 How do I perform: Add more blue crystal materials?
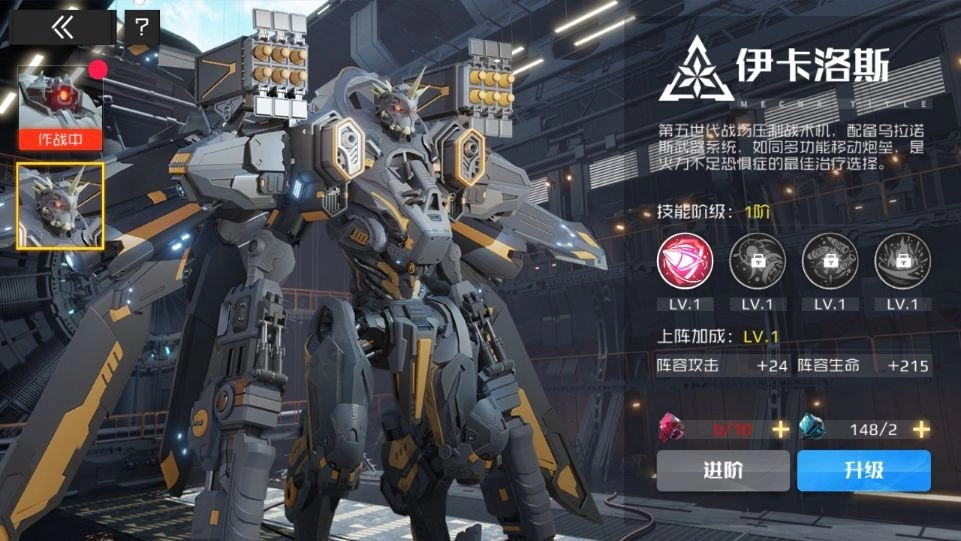coord(921,428)
